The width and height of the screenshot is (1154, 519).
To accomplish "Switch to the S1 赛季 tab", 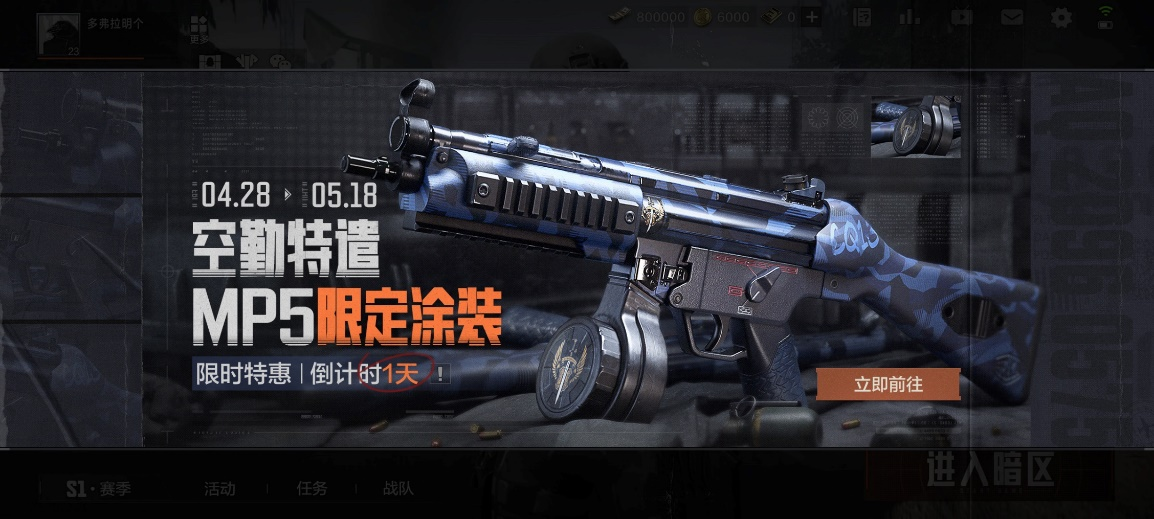I will coord(97,489).
